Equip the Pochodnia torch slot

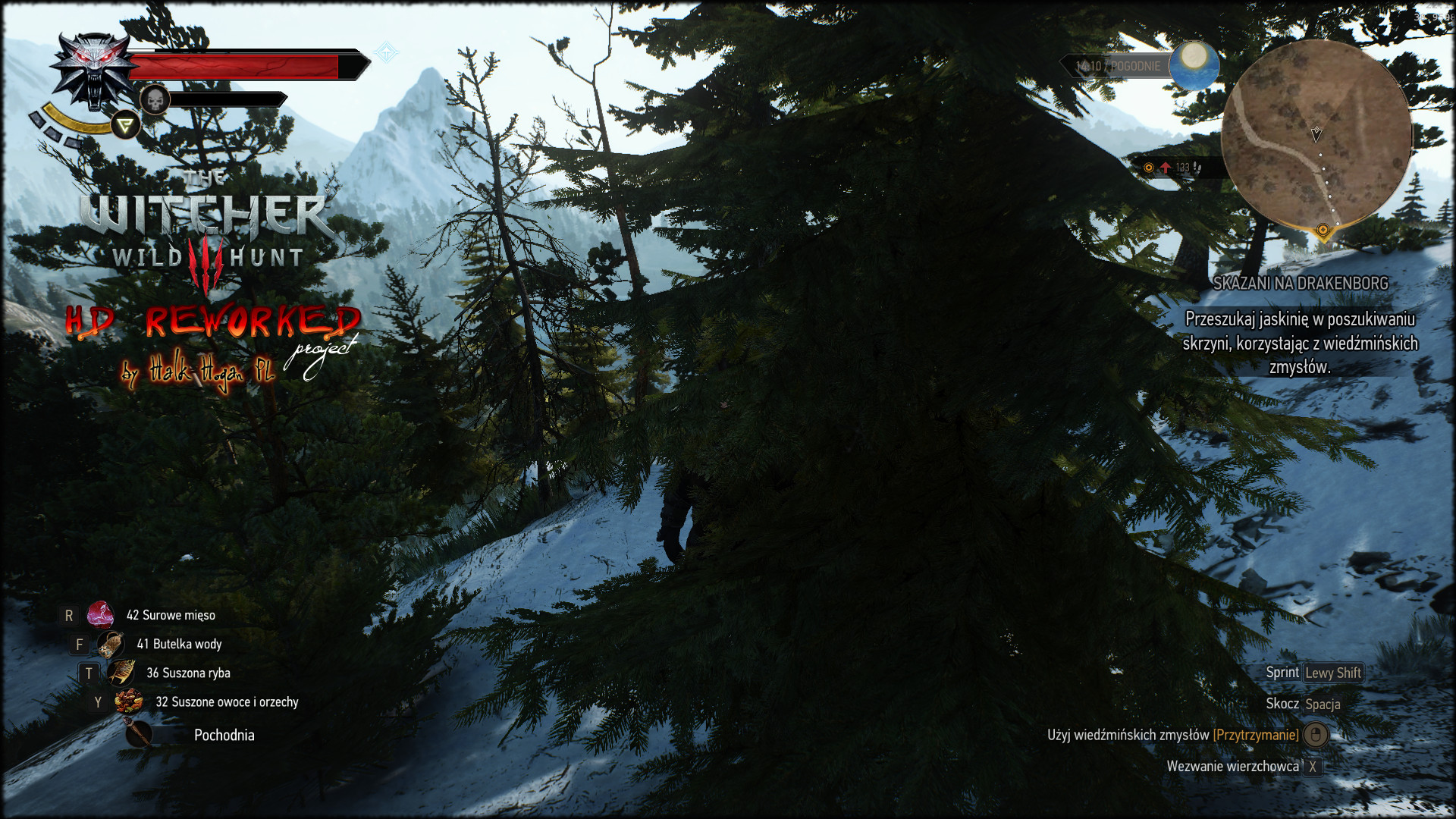click(139, 734)
